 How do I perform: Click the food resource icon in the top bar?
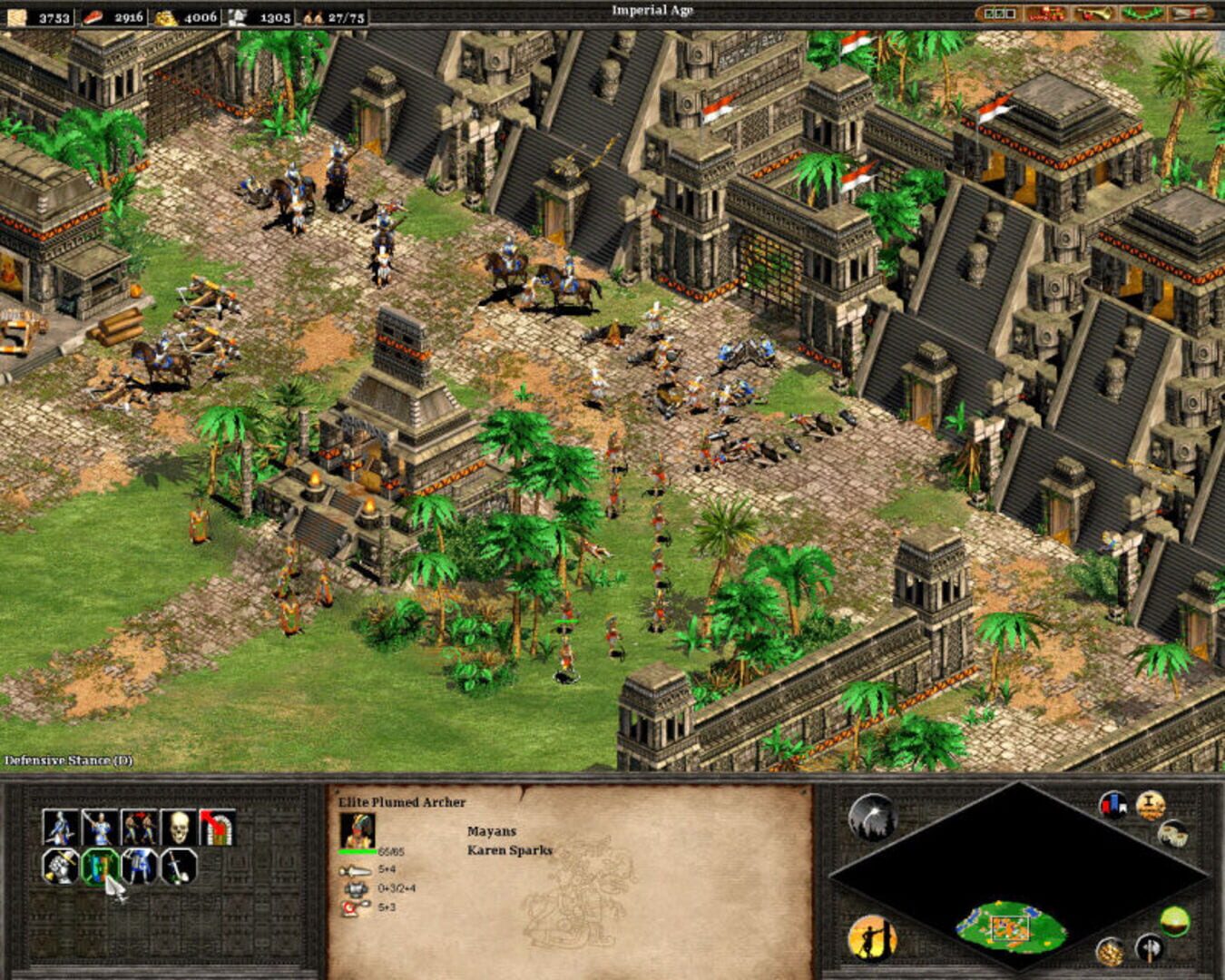[95, 13]
